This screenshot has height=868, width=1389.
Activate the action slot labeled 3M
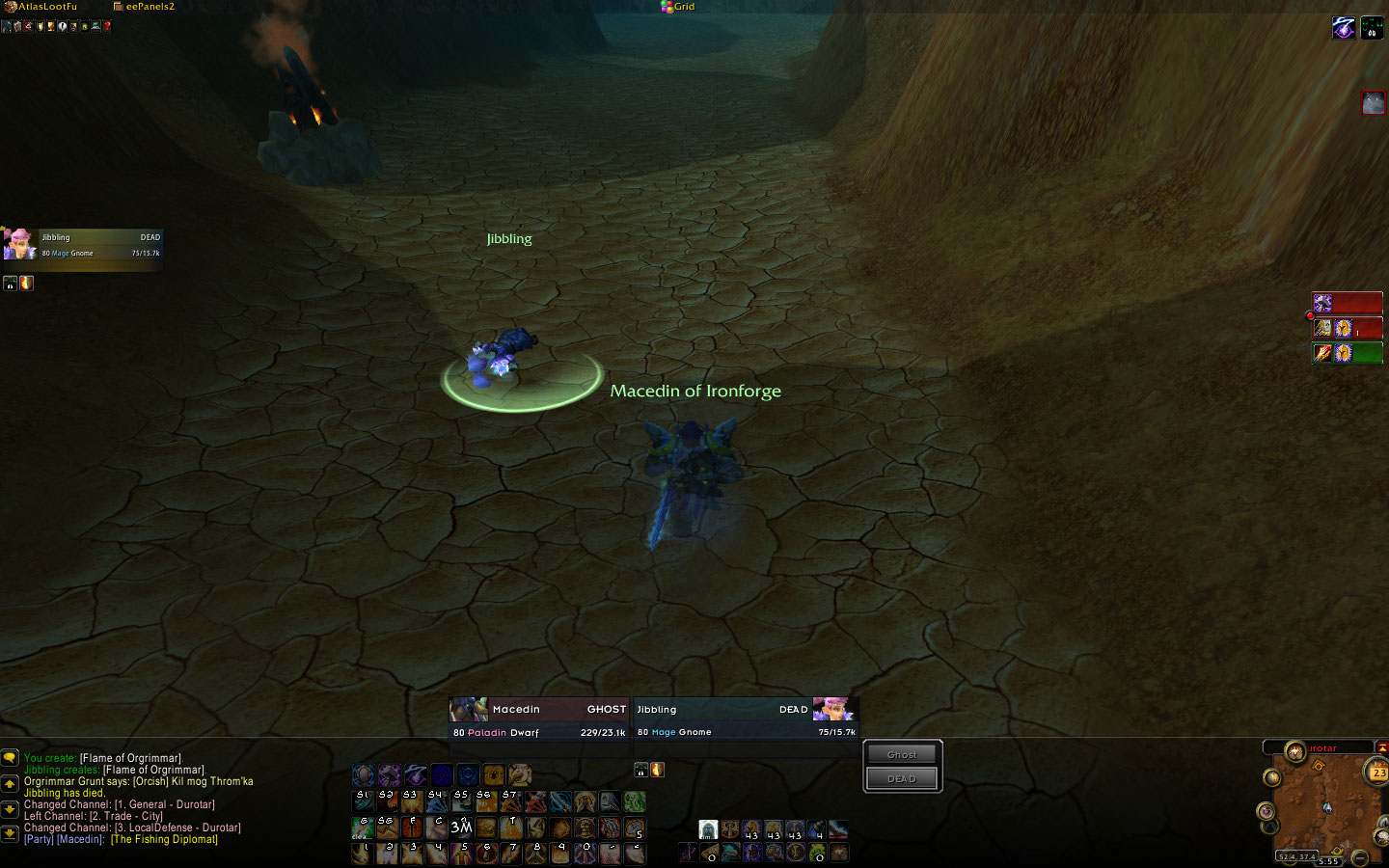tap(461, 827)
